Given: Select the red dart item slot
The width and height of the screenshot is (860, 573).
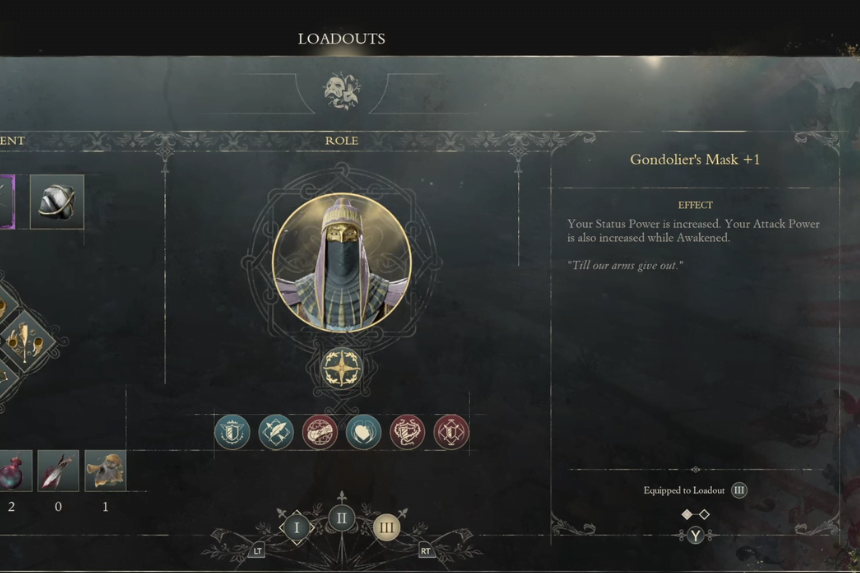Looking at the screenshot, I should tap(58, 470).
